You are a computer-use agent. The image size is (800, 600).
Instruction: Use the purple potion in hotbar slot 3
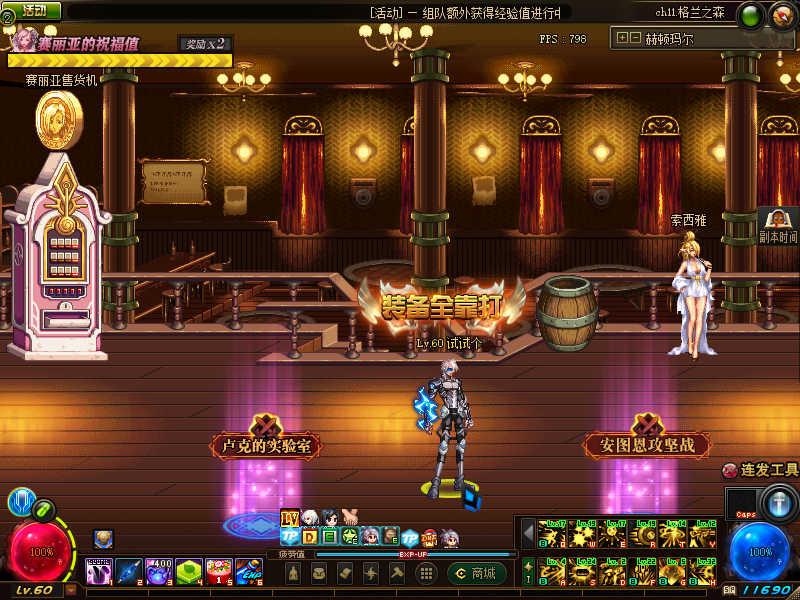point(159,571)
